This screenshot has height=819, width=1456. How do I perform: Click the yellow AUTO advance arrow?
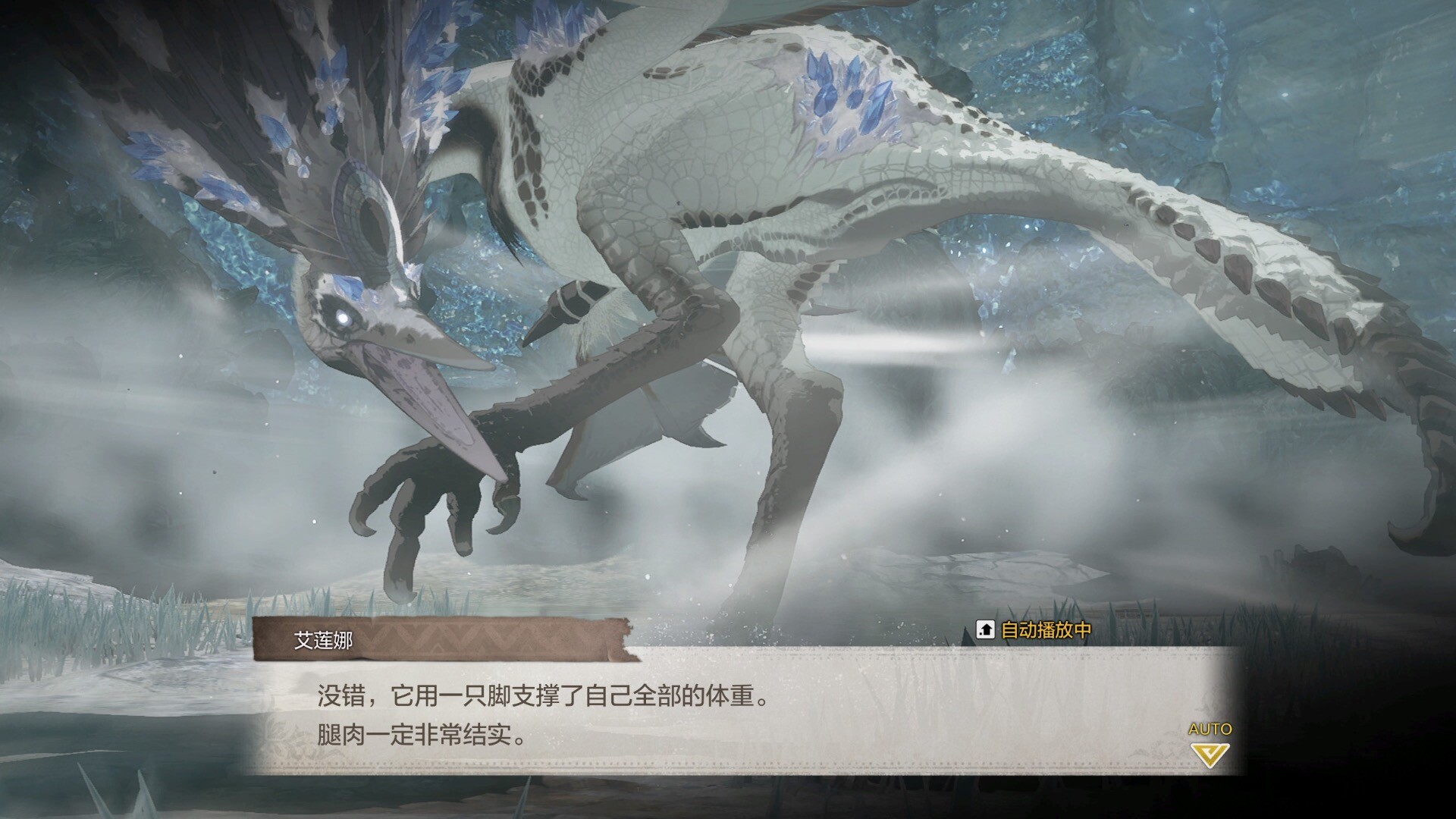coord(1210,754)
